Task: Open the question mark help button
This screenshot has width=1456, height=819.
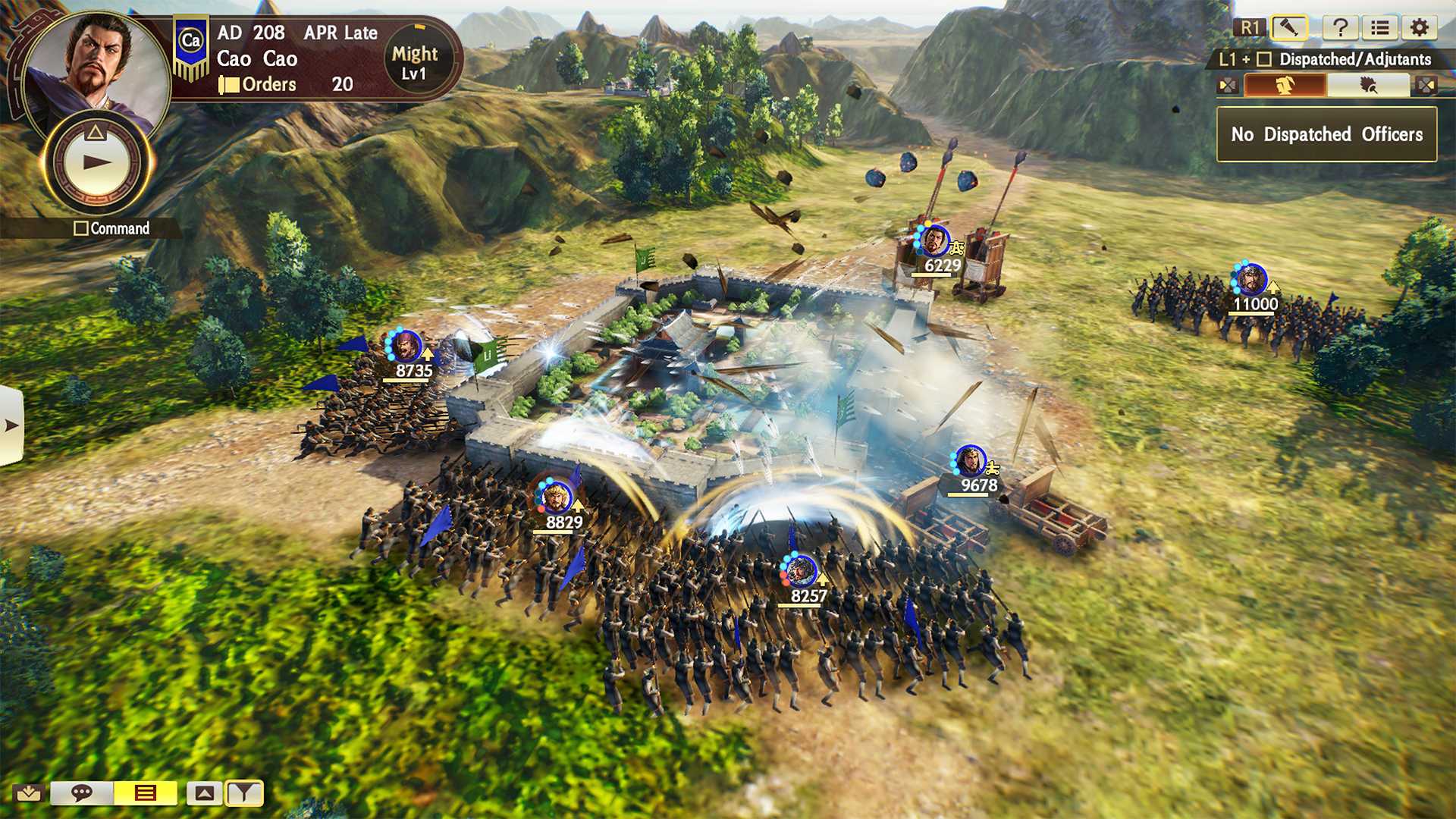Action: pyautogui.click(x=1340, y=29)
